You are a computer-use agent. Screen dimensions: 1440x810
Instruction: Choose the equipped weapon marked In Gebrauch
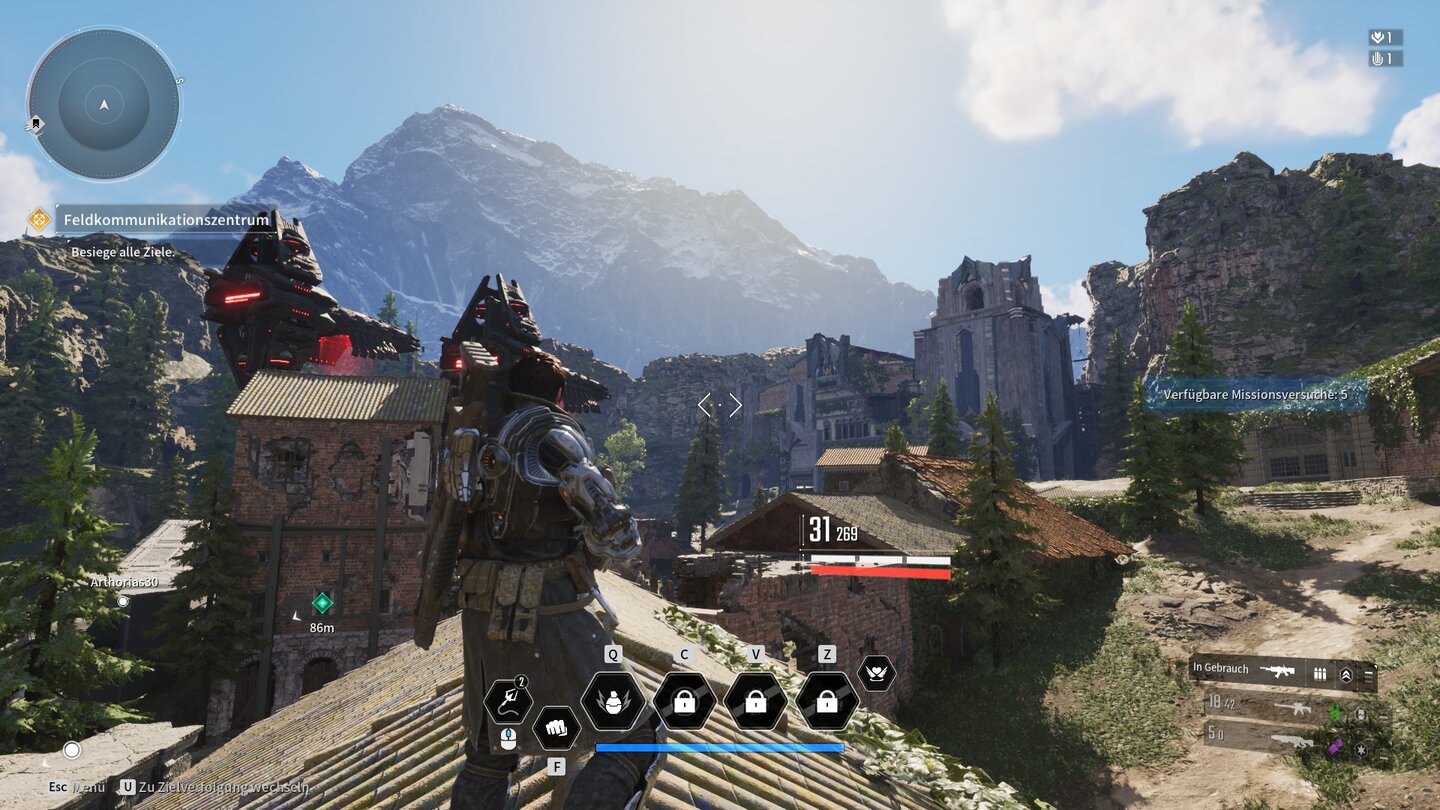[x=1282, y=673]
